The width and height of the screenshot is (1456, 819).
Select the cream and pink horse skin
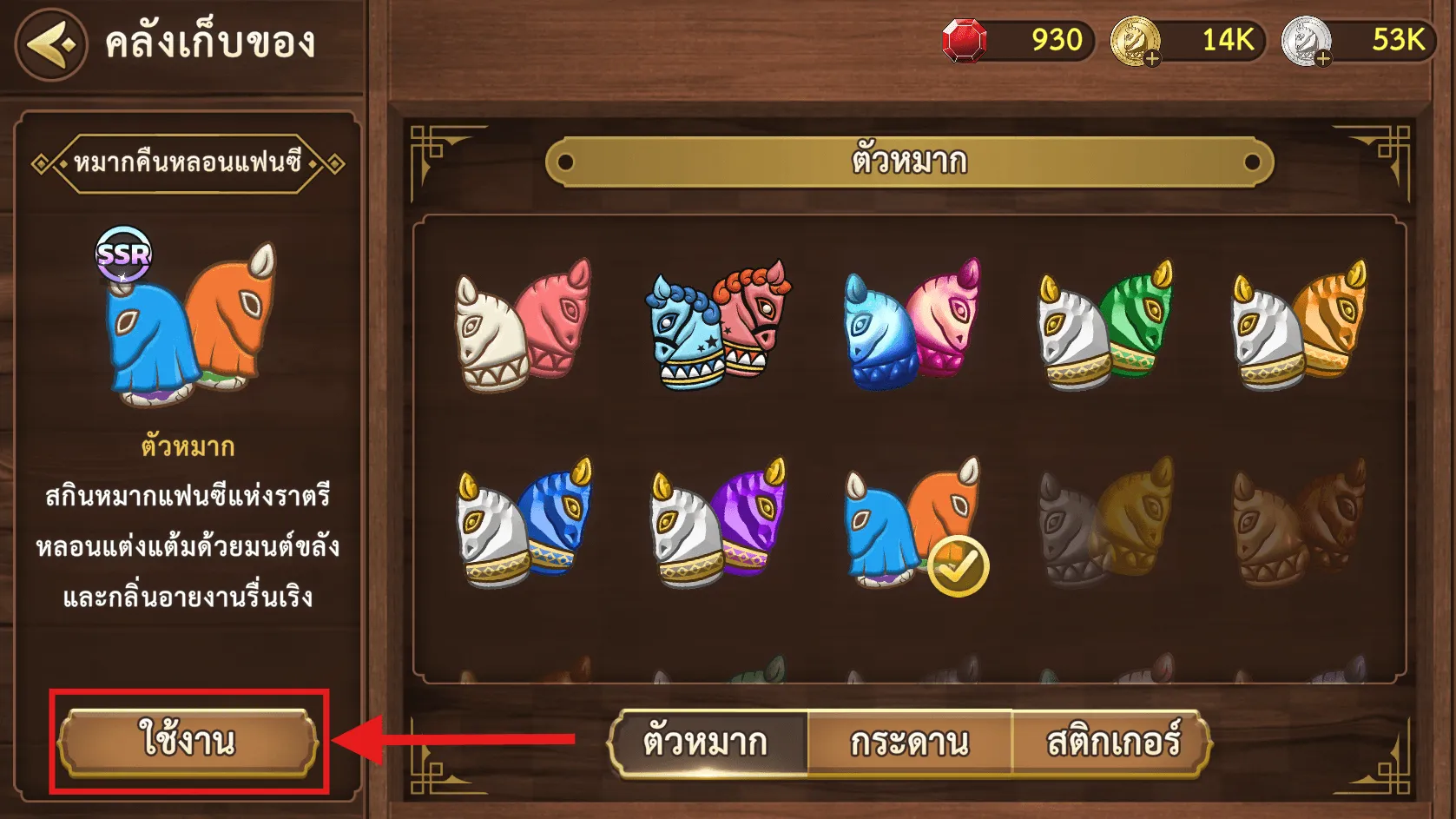tap(522, 325)
